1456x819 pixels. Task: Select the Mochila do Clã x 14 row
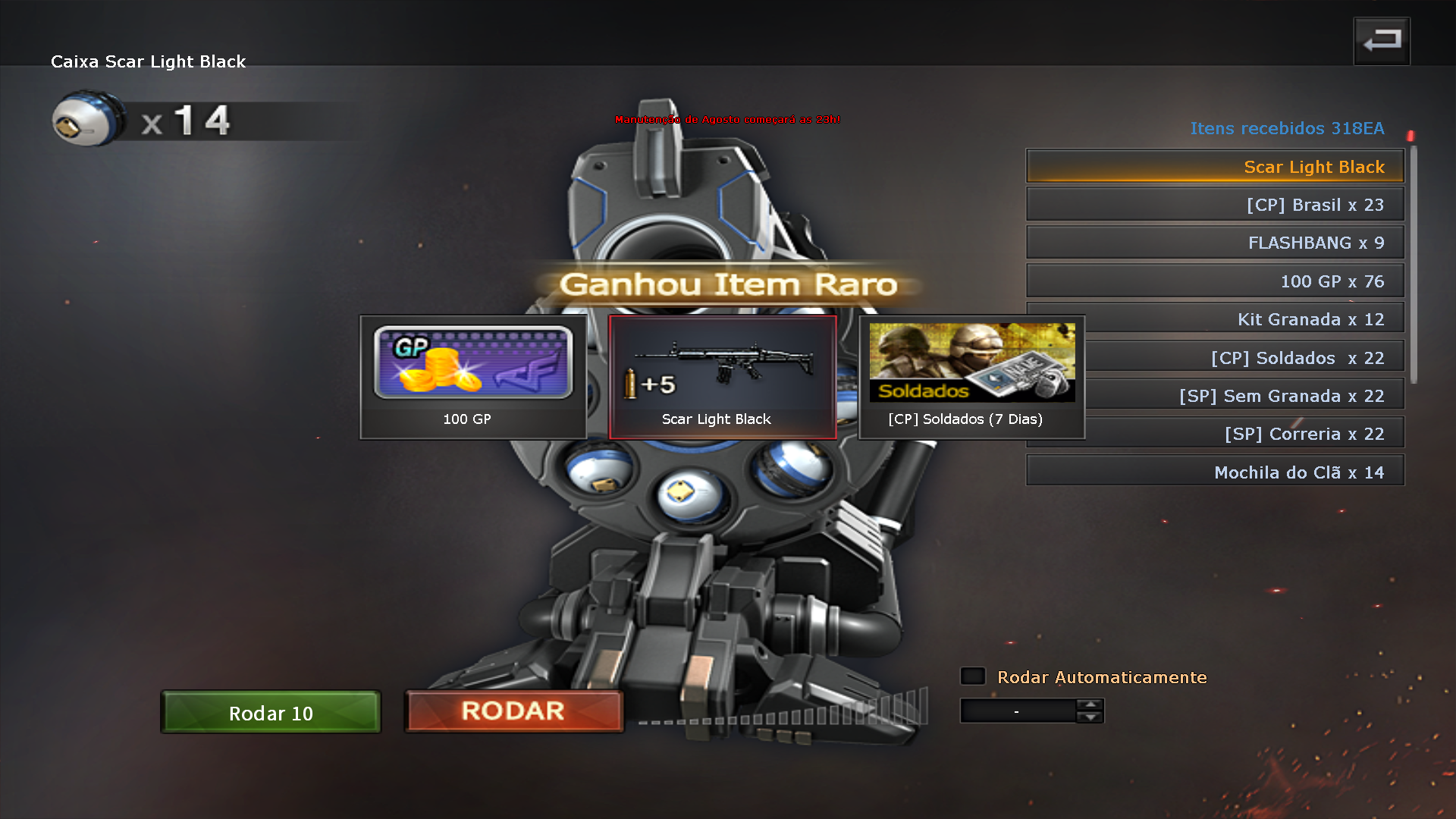click(x=1214, y=472)
